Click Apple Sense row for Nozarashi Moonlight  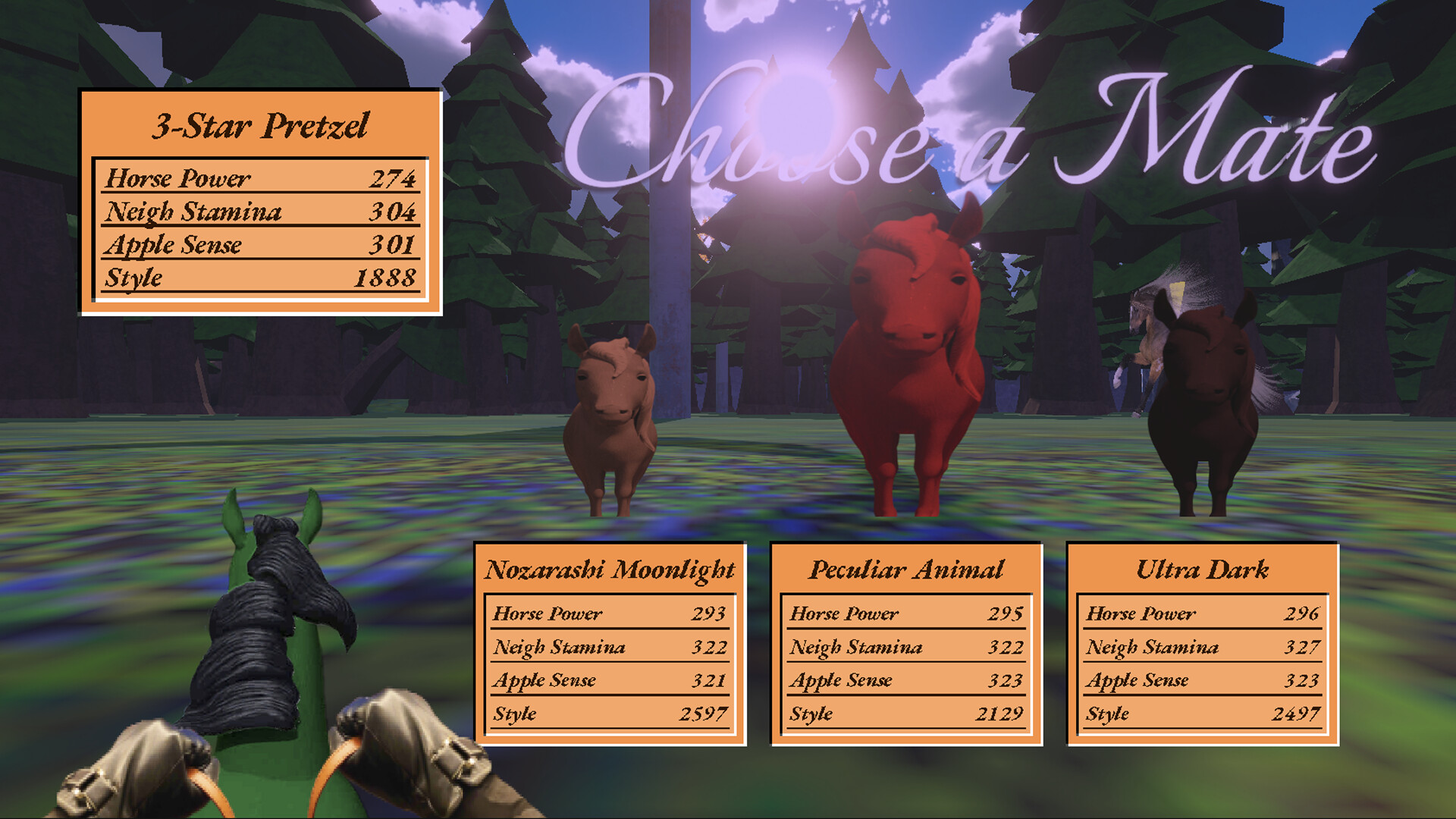click(x=610, y=680)
